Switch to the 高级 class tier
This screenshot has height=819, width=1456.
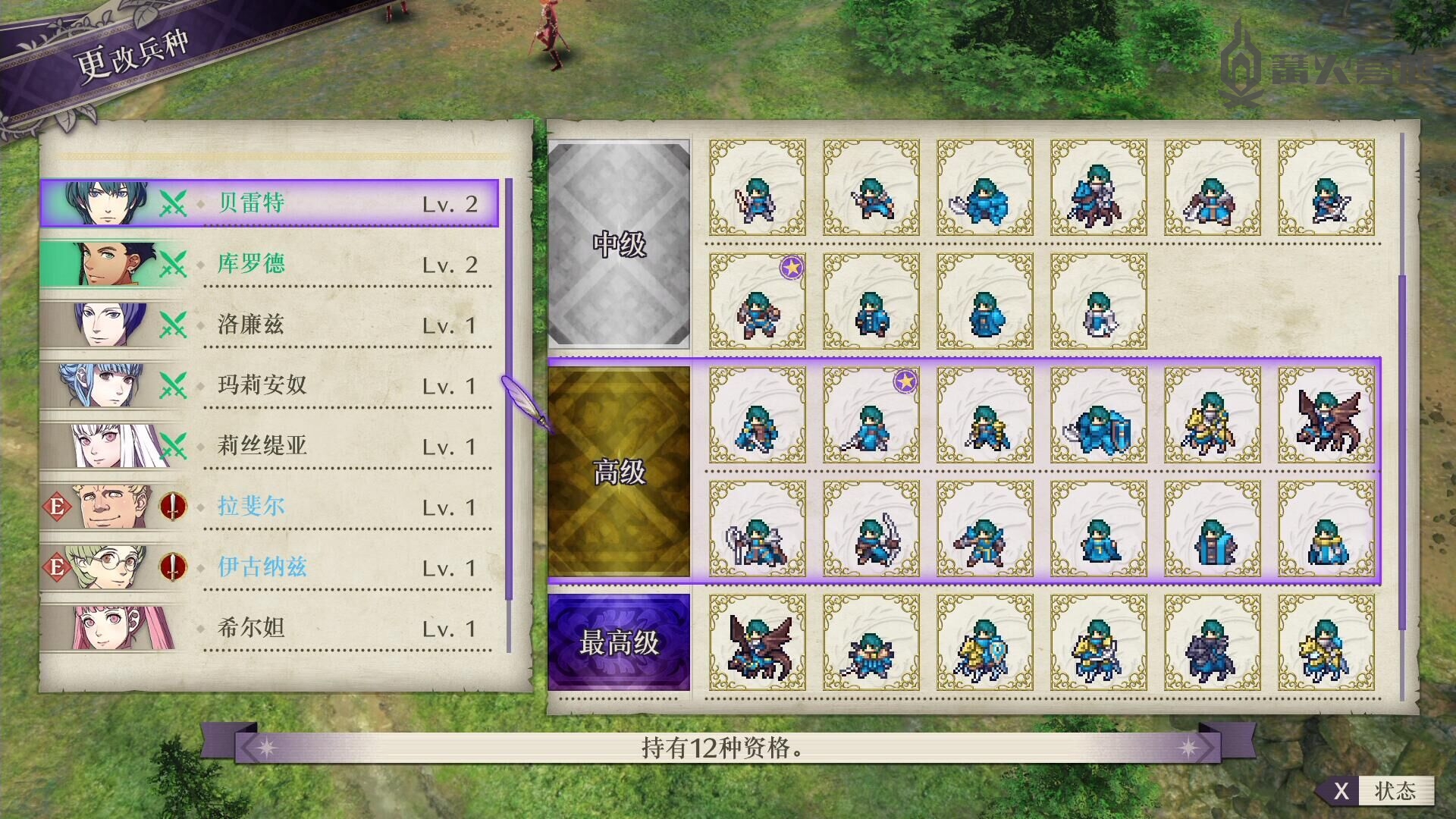click(x=619, y=472)
